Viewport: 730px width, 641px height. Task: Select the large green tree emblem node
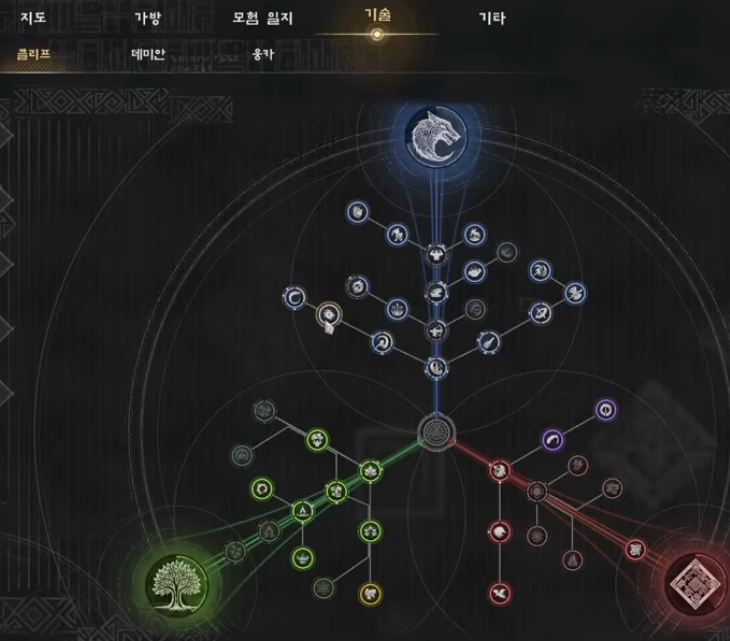(x=175, y=582)
